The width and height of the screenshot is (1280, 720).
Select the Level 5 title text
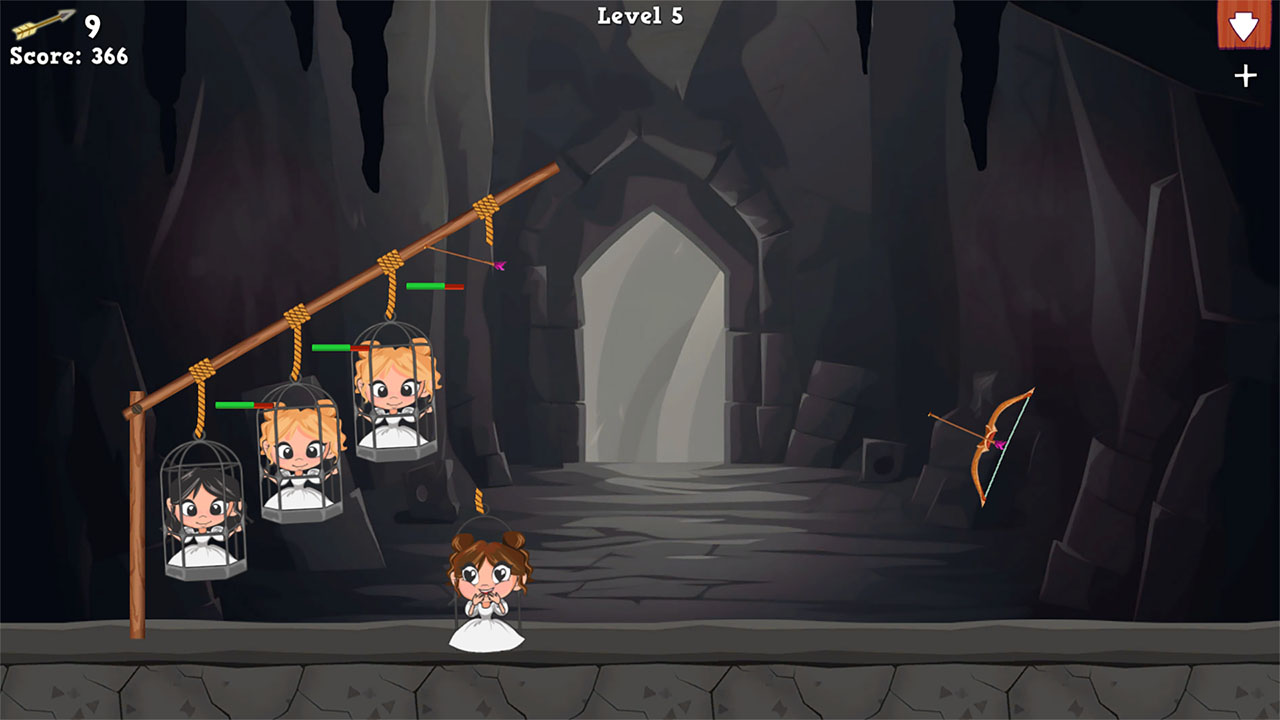[x=639, y=15]
